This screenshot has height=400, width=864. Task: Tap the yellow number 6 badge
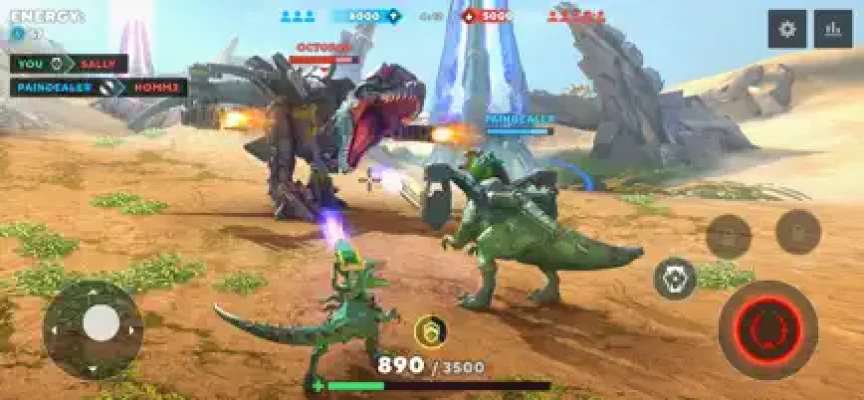430,331
